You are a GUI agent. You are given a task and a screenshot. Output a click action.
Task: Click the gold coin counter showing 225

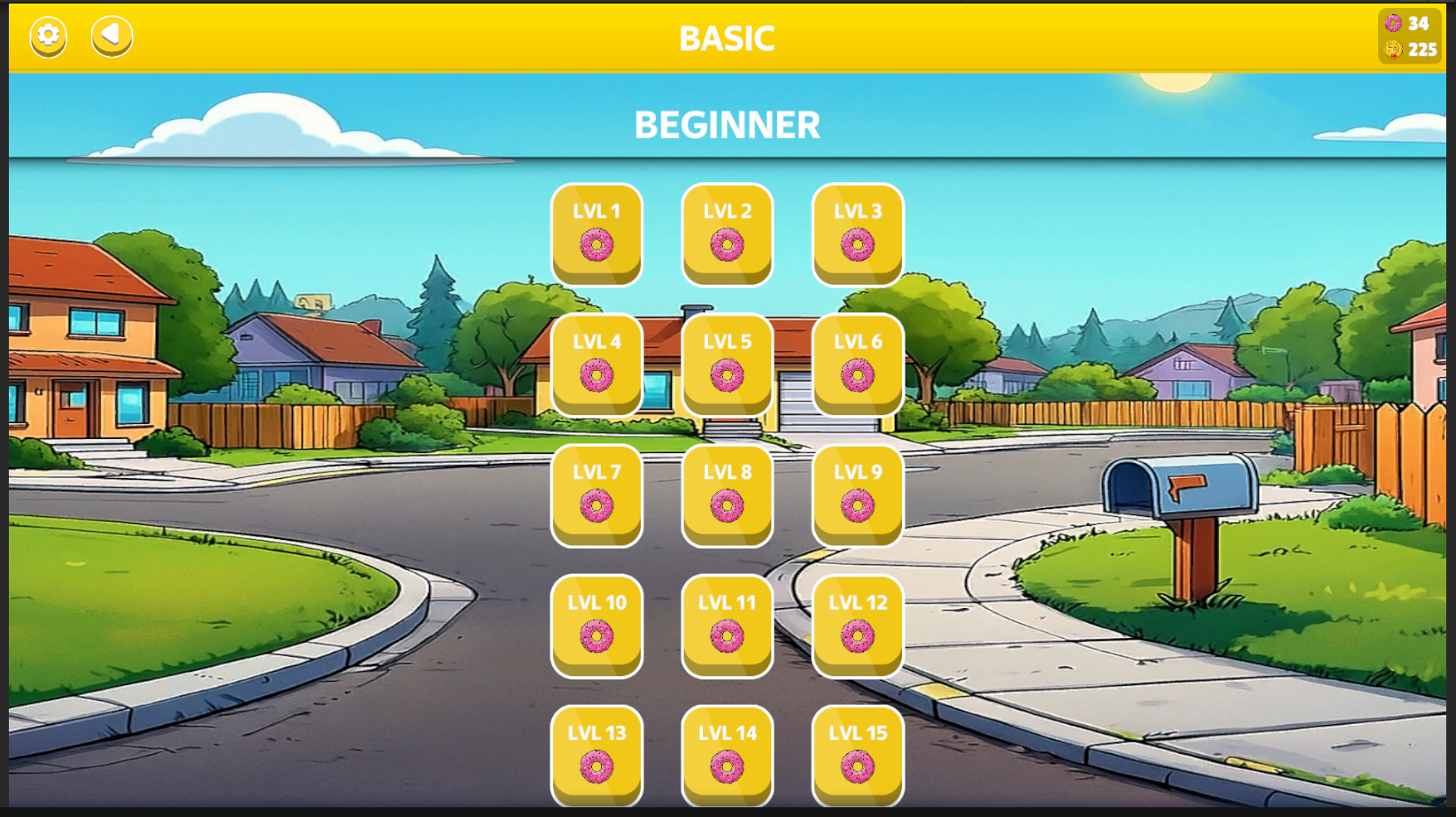[x=1410, y=50]
